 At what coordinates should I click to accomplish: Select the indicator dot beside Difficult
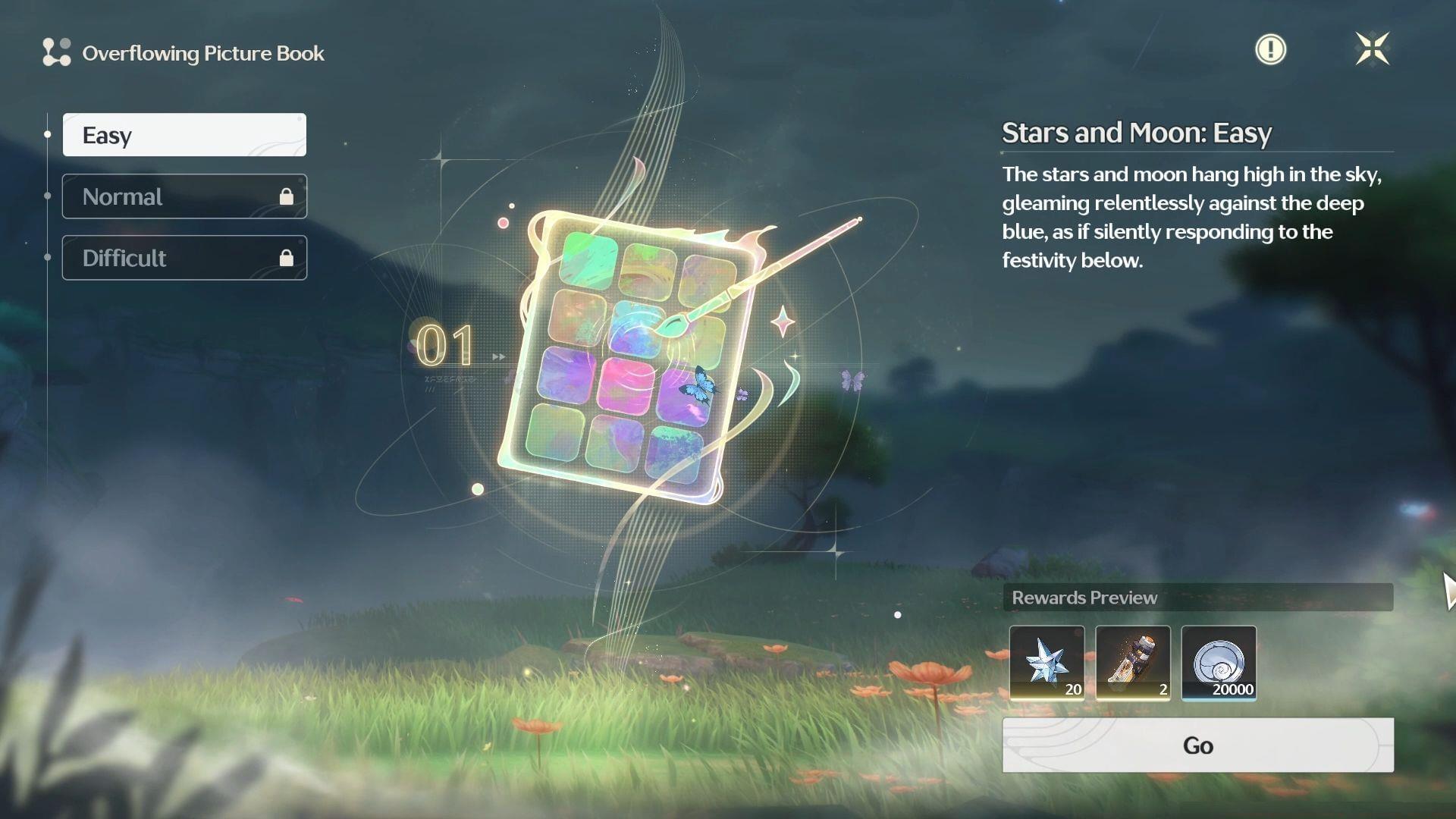pyautogui.click(x=47, y=257)
